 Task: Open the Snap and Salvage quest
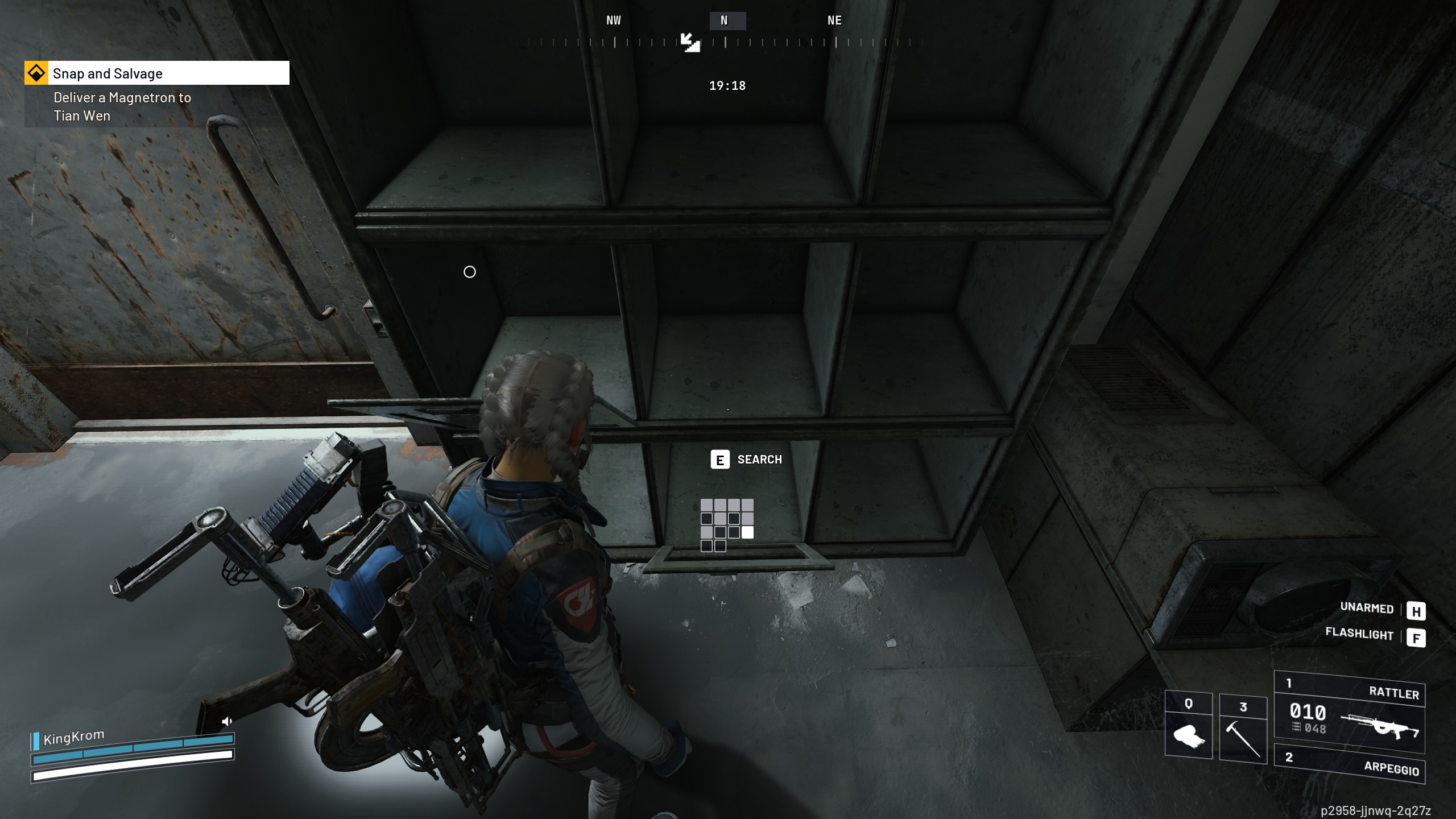[x=107, y=73]
